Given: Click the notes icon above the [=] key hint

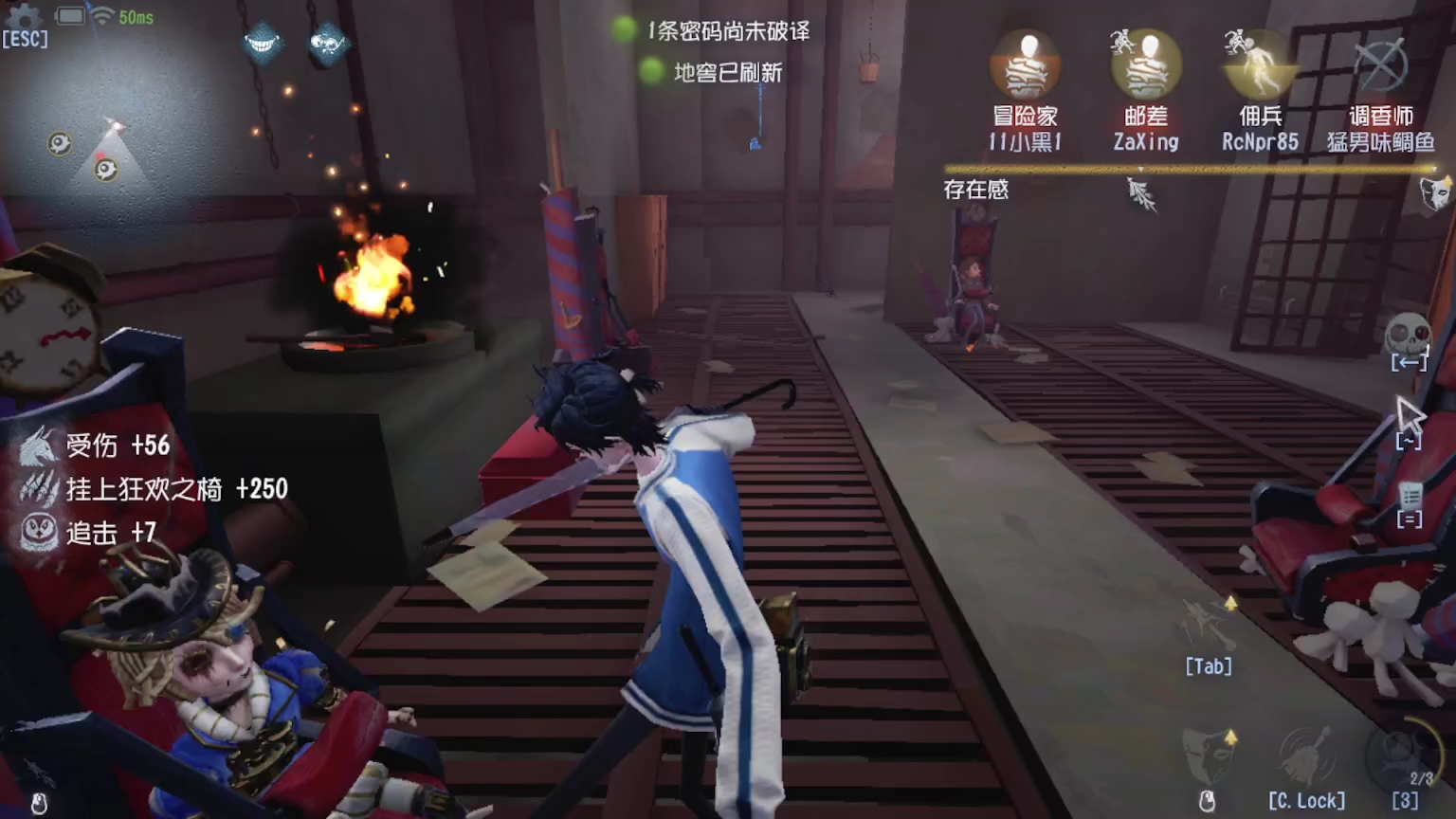Looking at the screenshot, I should point(1411,495).
